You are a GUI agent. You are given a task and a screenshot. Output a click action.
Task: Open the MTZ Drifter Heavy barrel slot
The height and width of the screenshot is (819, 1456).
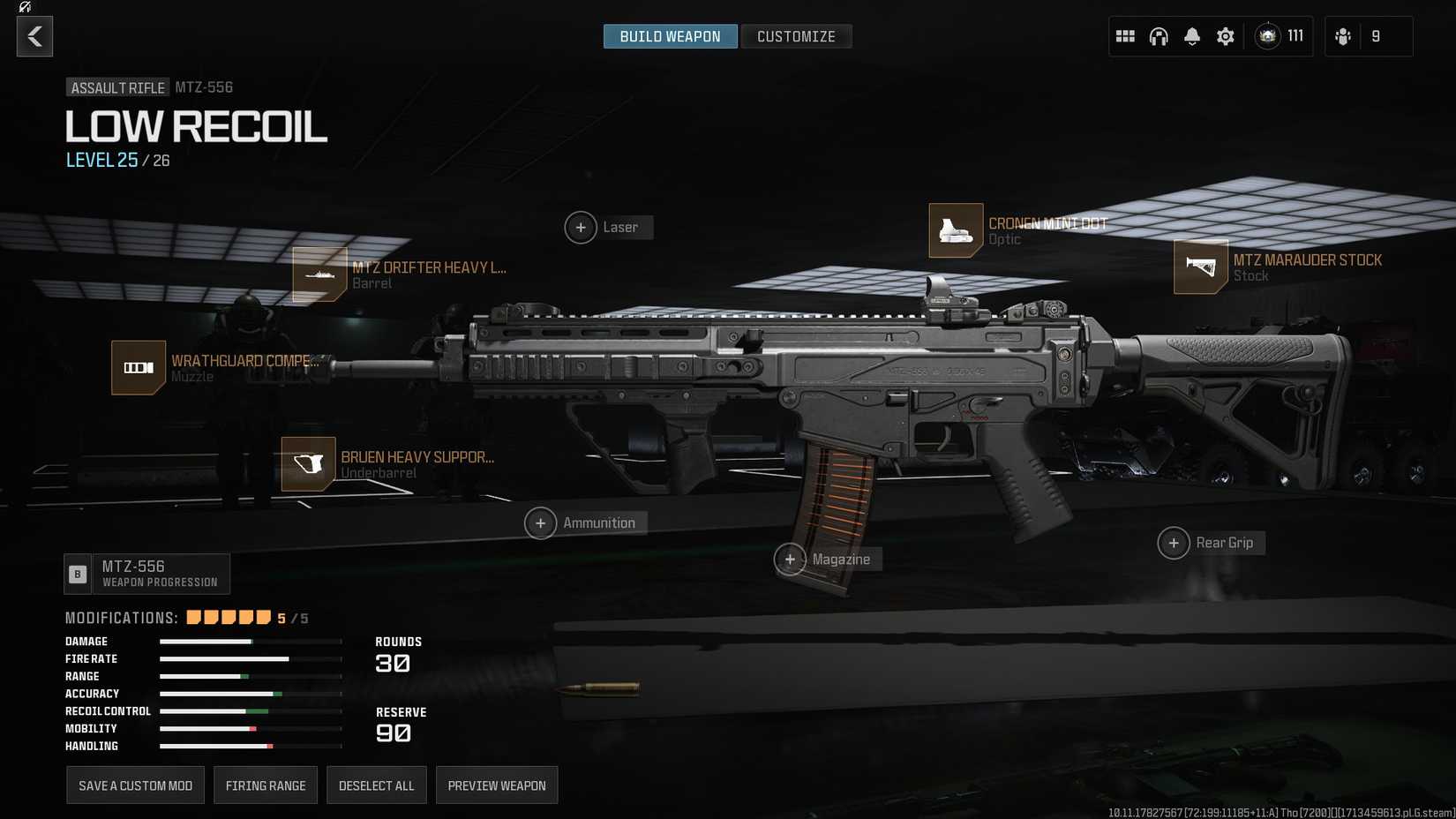[319, 274]
